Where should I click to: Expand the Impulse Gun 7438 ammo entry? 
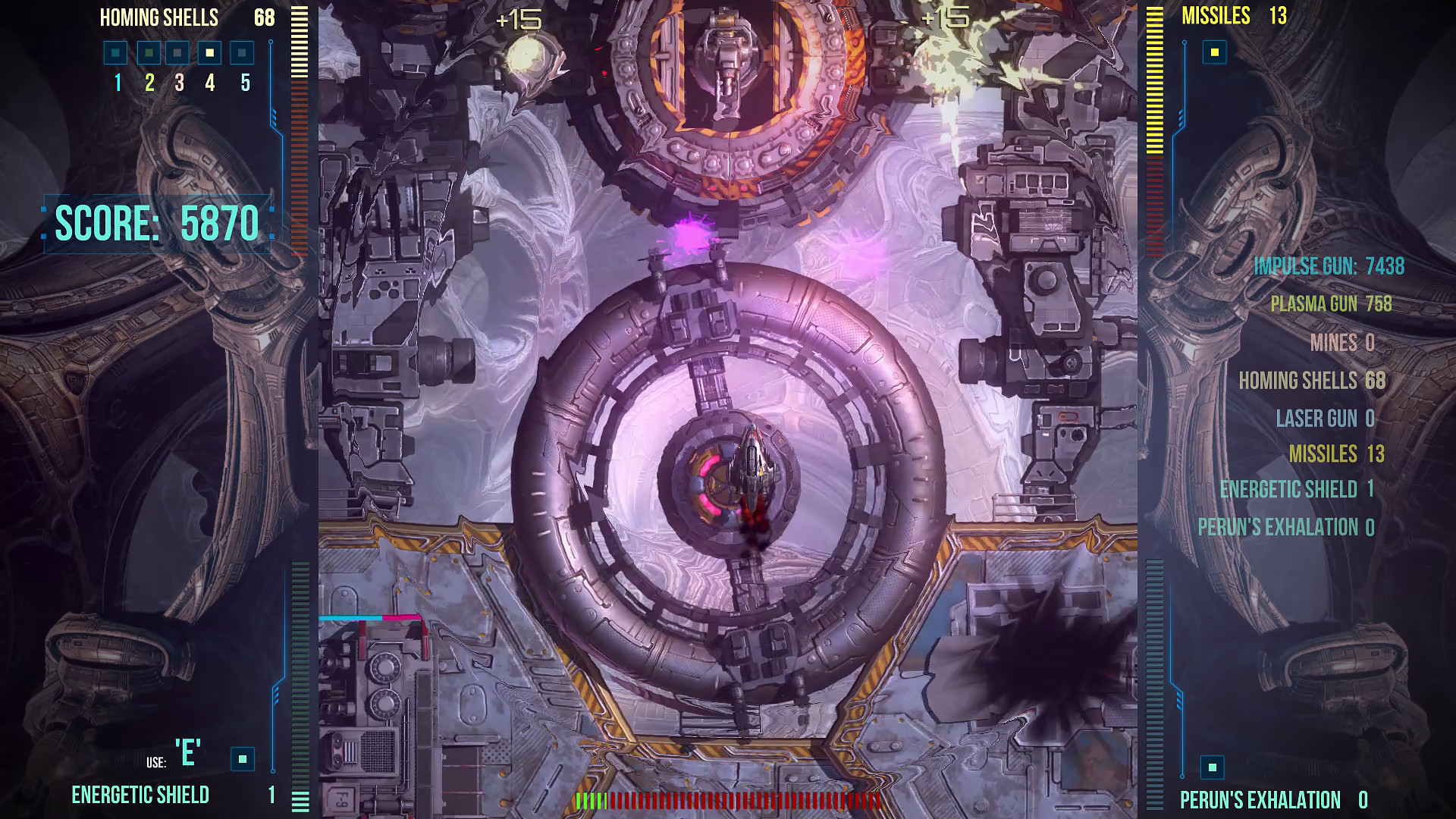[x=1329, y=267]
